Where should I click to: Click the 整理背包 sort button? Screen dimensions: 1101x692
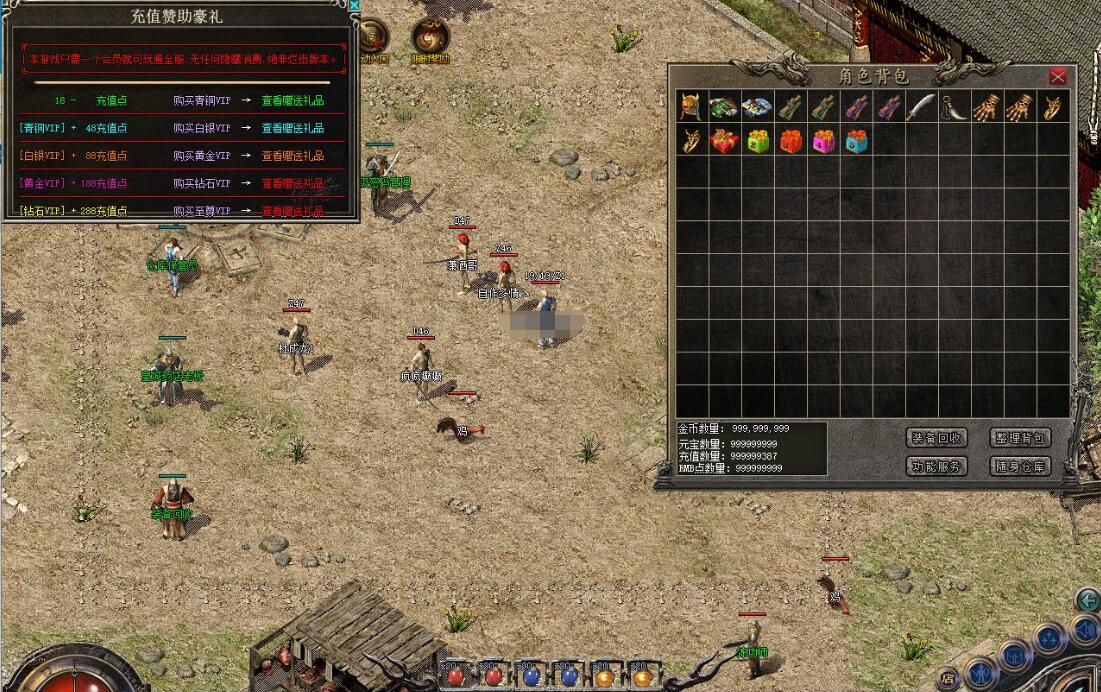pos(1020,438)
